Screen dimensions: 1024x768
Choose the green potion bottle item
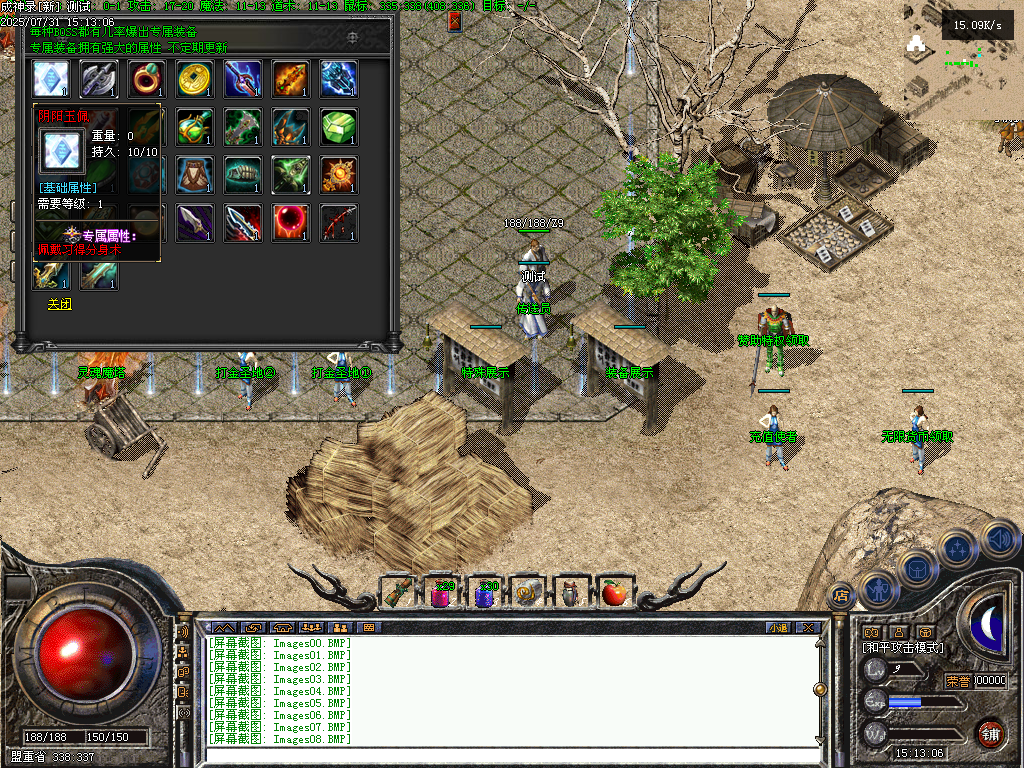click(x=196, y=127)
